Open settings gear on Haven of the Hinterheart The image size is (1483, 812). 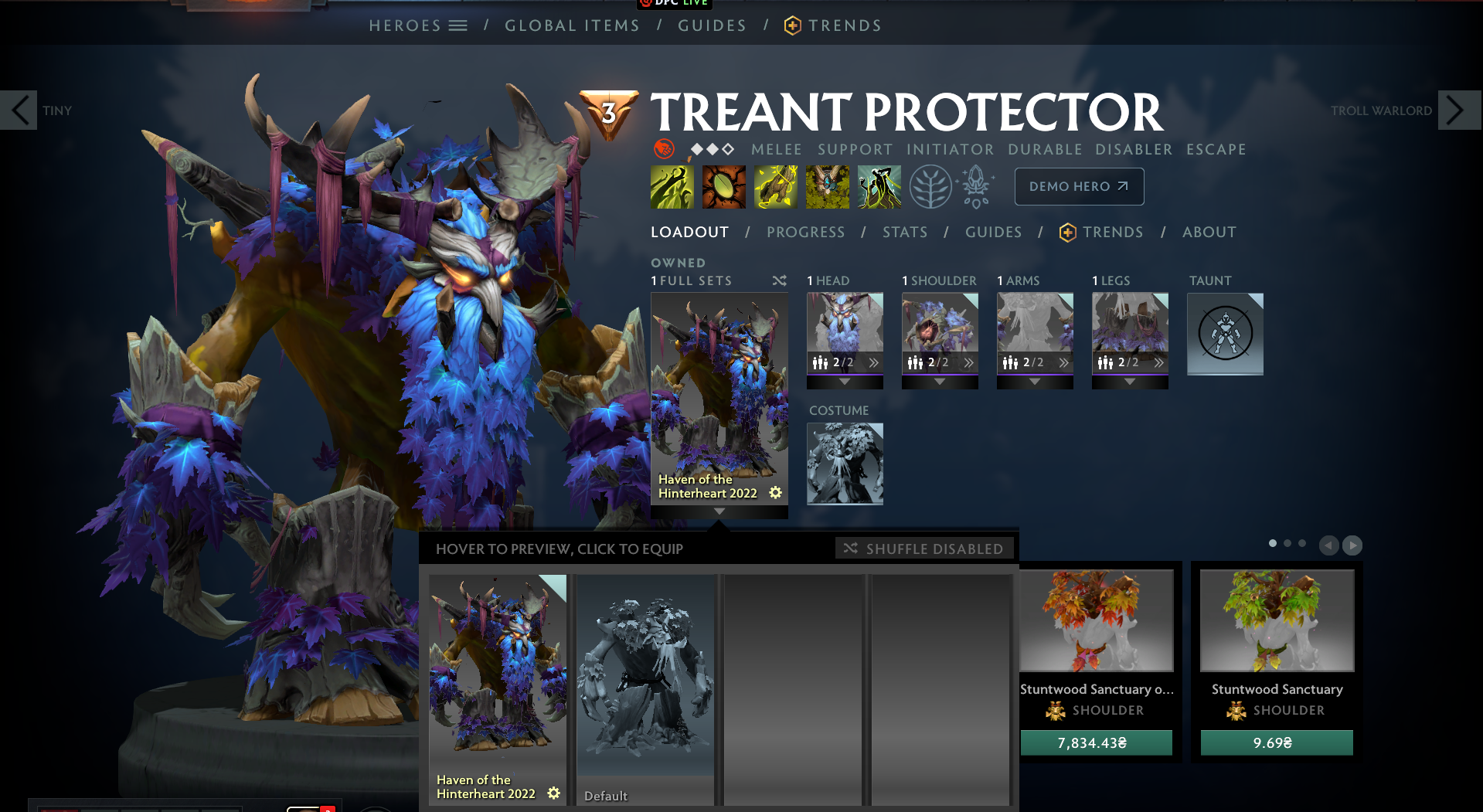775,492
